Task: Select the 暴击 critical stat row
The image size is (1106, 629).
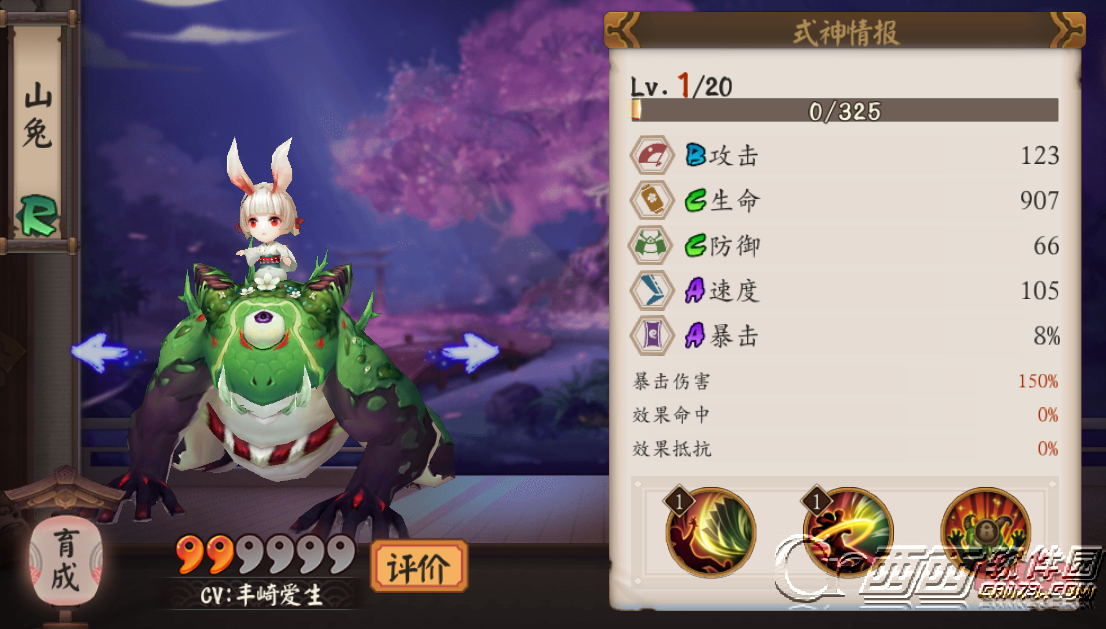Action: click(845, 336)
